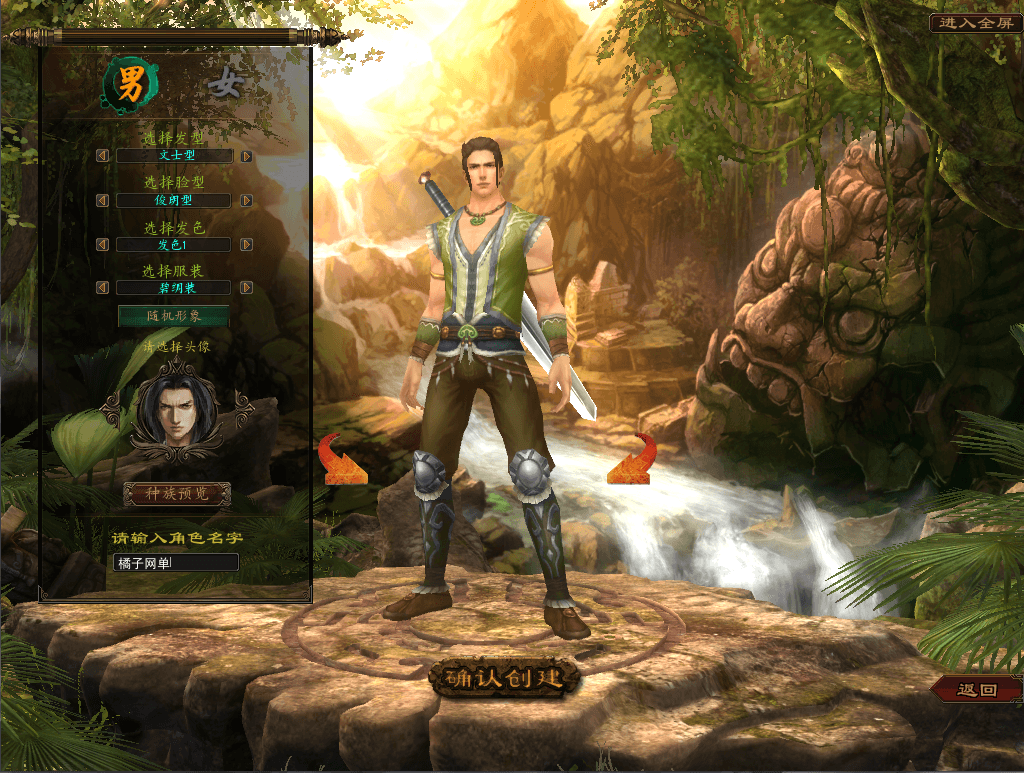Click the character name input field
Screen dimensions: 1024x773
pos(176,563)
